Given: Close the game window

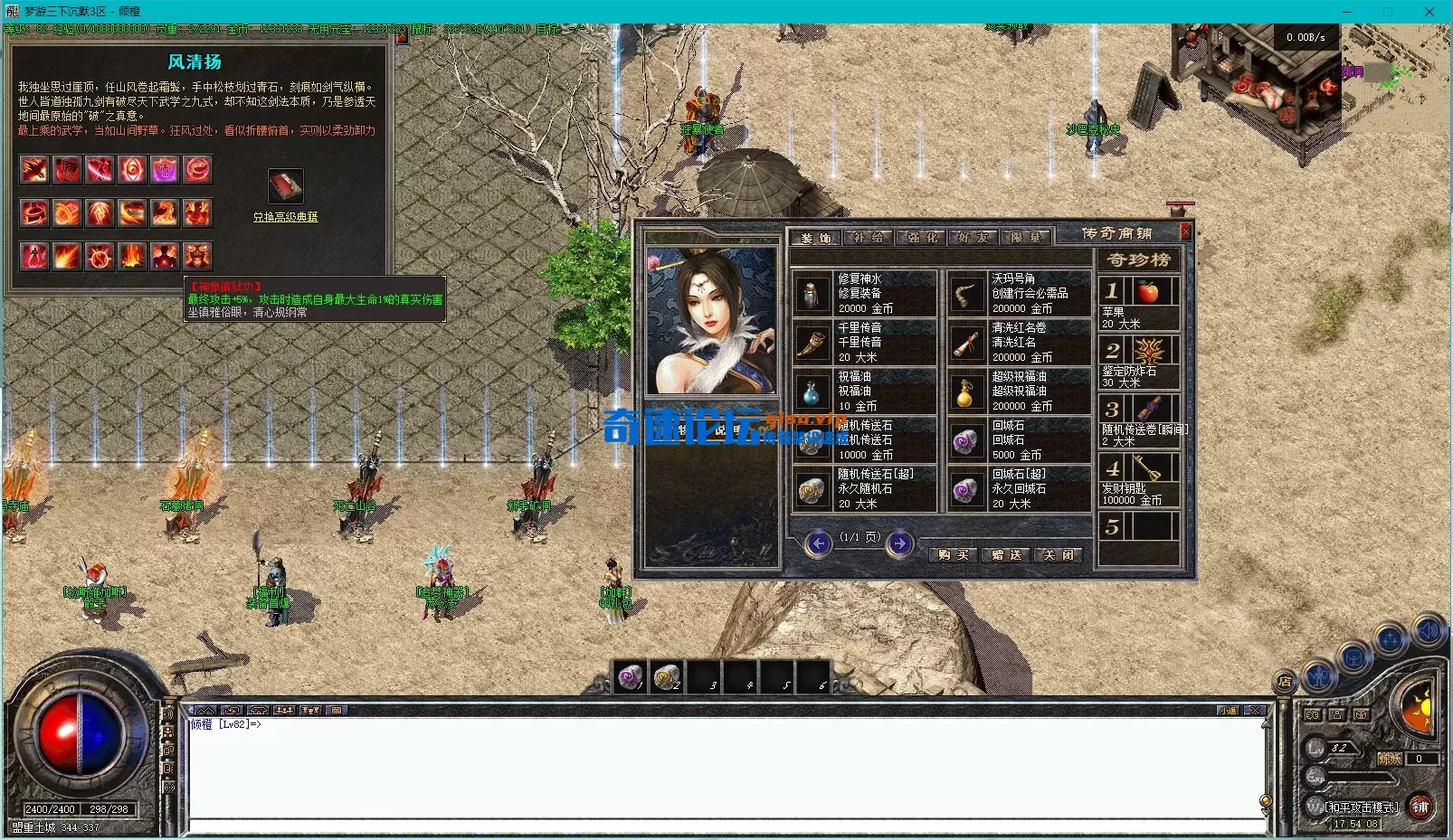Looking at the screenshot, I should [x=1429, y=12].
